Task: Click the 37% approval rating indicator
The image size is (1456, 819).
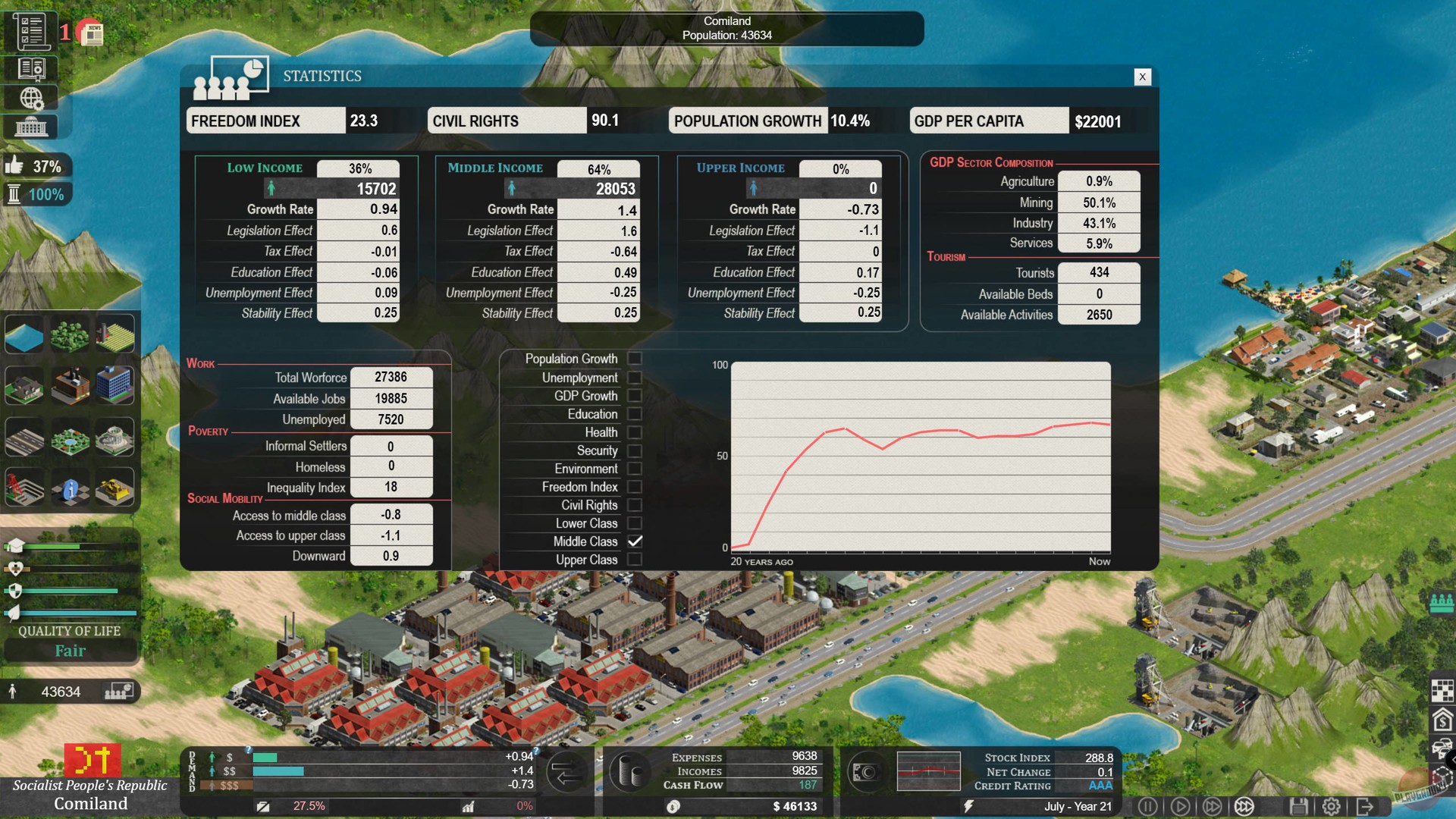Action: pos(37,165)
